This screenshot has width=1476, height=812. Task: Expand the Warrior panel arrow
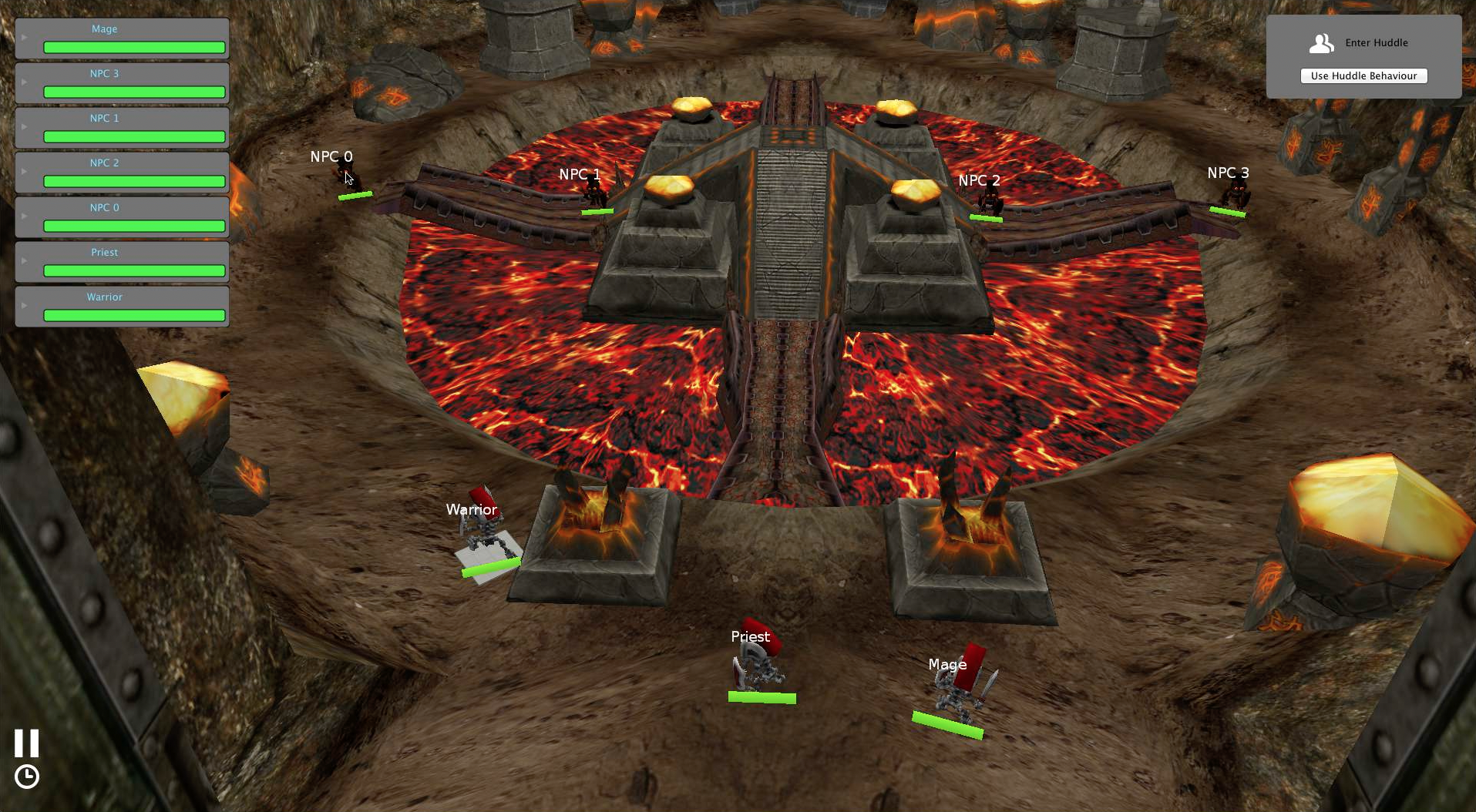click(x=25, y=305)
